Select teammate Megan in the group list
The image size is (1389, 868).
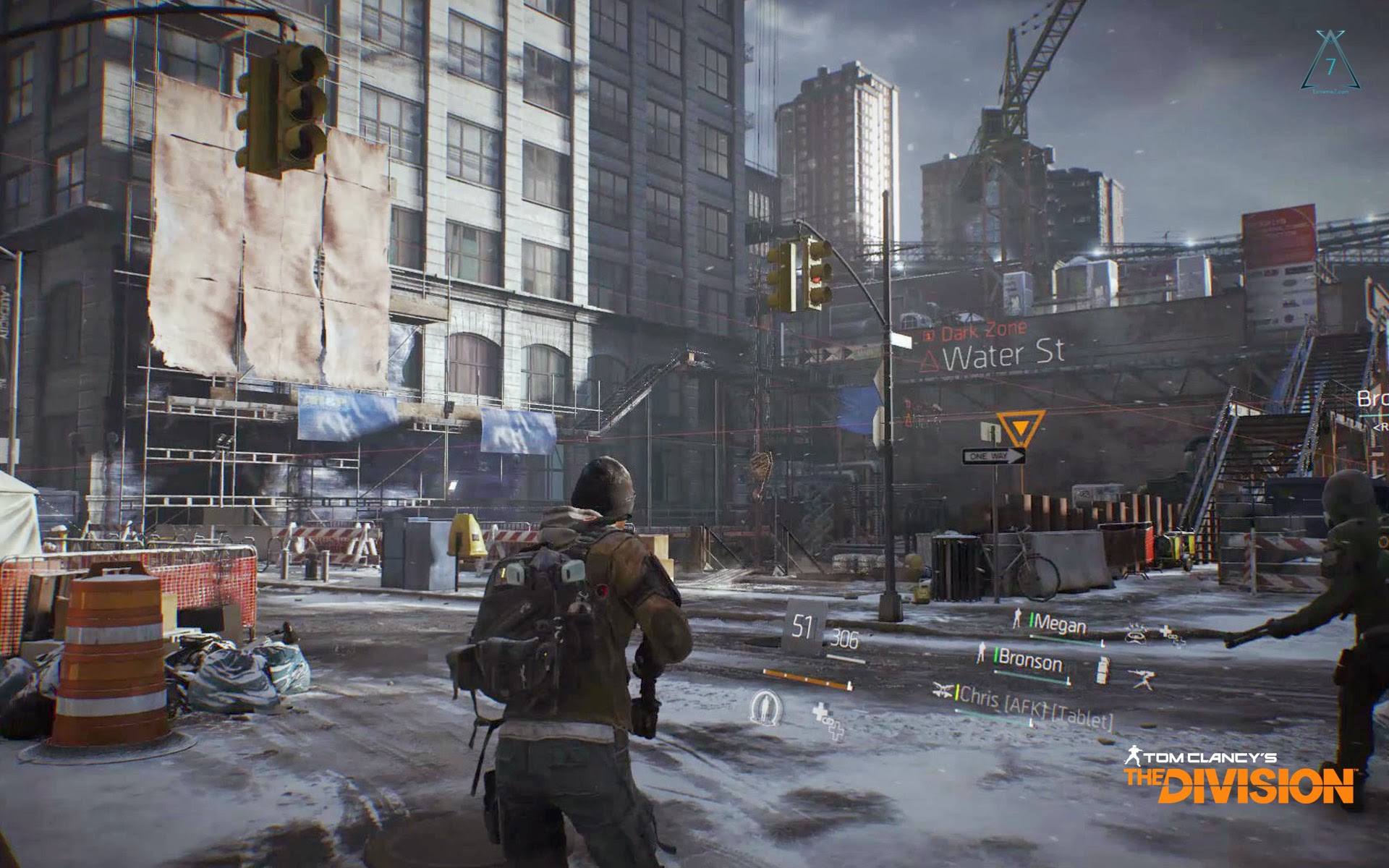[1060, 624]
